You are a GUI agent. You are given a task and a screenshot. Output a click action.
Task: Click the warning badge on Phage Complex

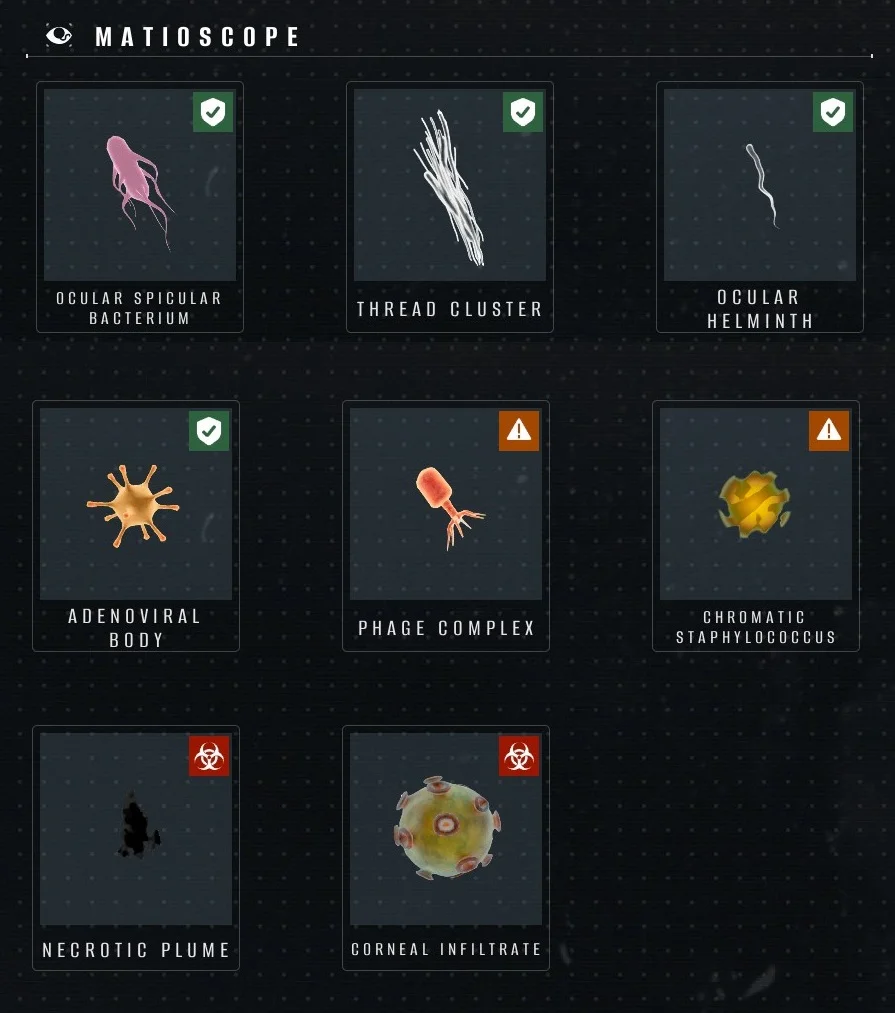tap(519, 431)
